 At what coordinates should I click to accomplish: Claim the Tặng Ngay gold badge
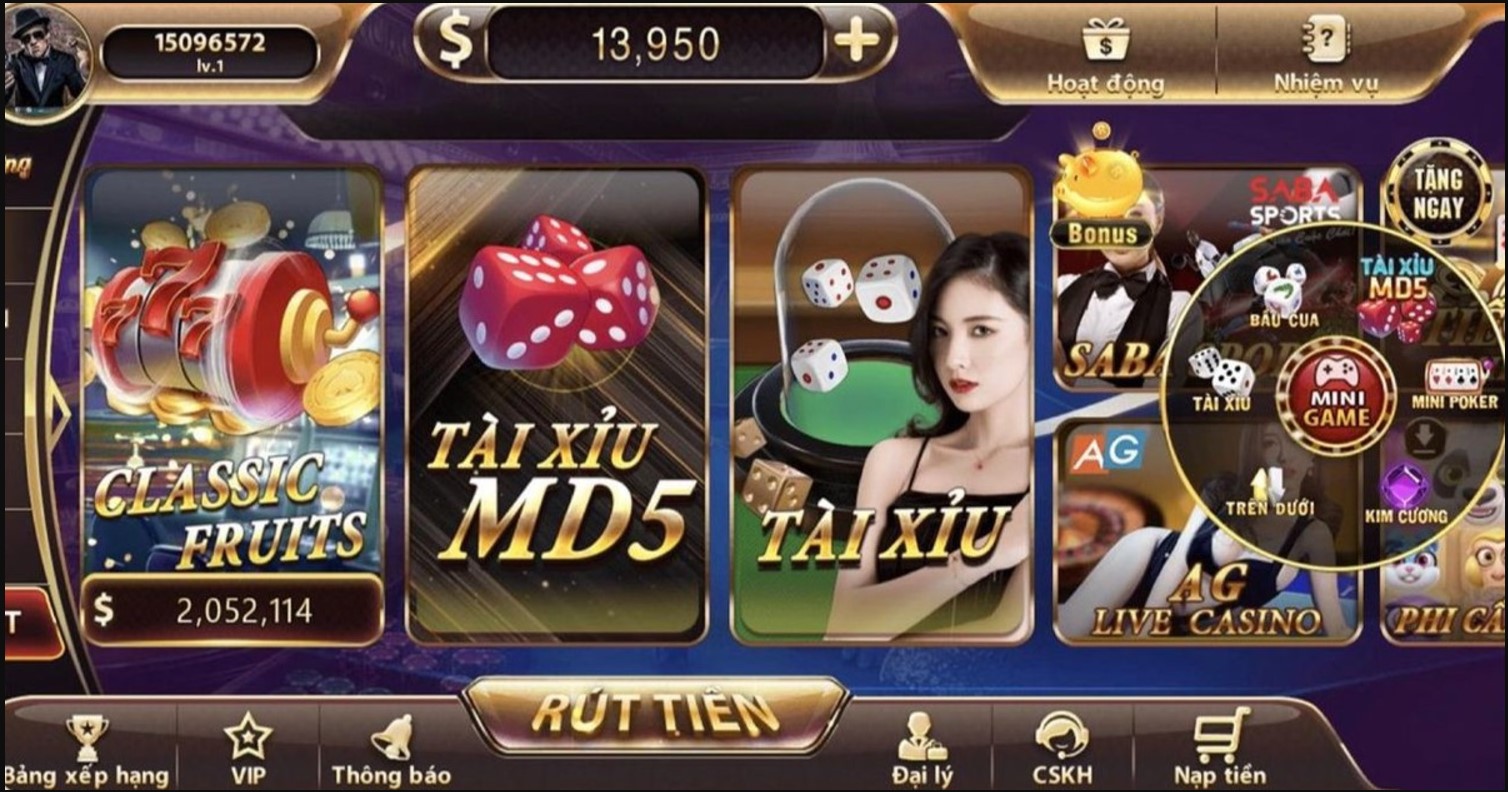coord(1438,194)
